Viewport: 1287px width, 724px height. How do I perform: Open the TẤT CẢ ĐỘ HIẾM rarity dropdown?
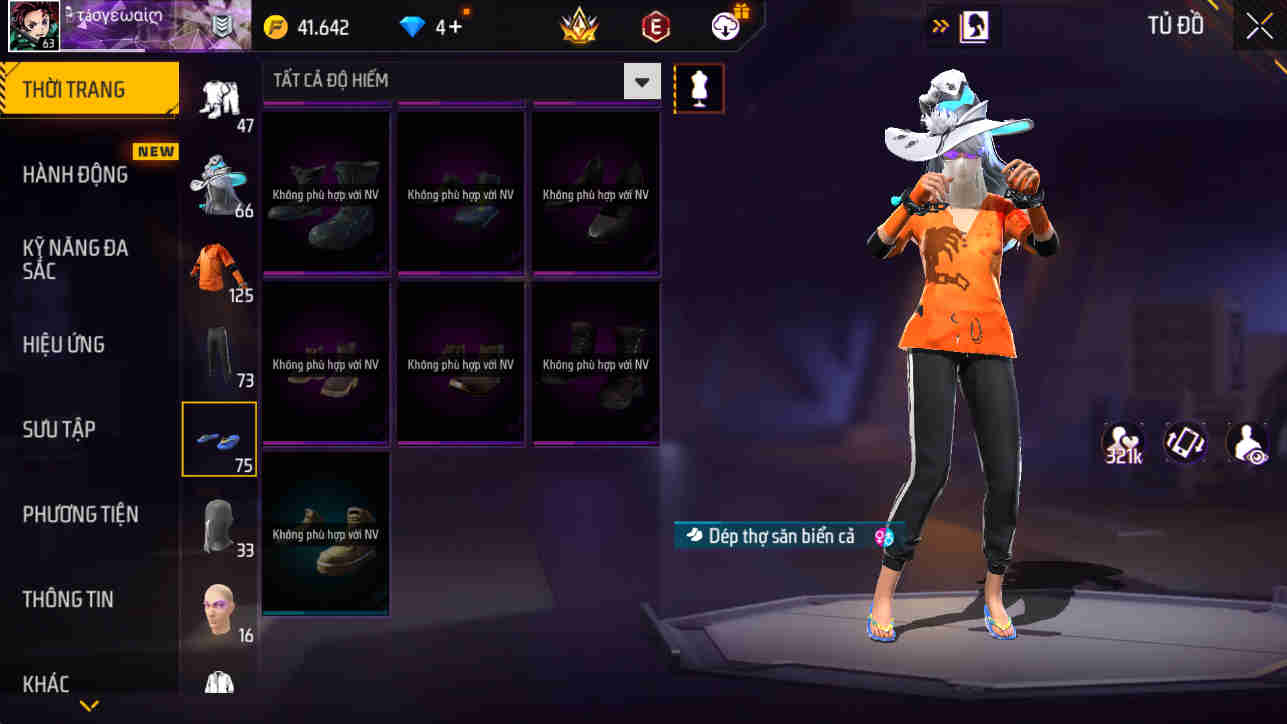point(641,80)
